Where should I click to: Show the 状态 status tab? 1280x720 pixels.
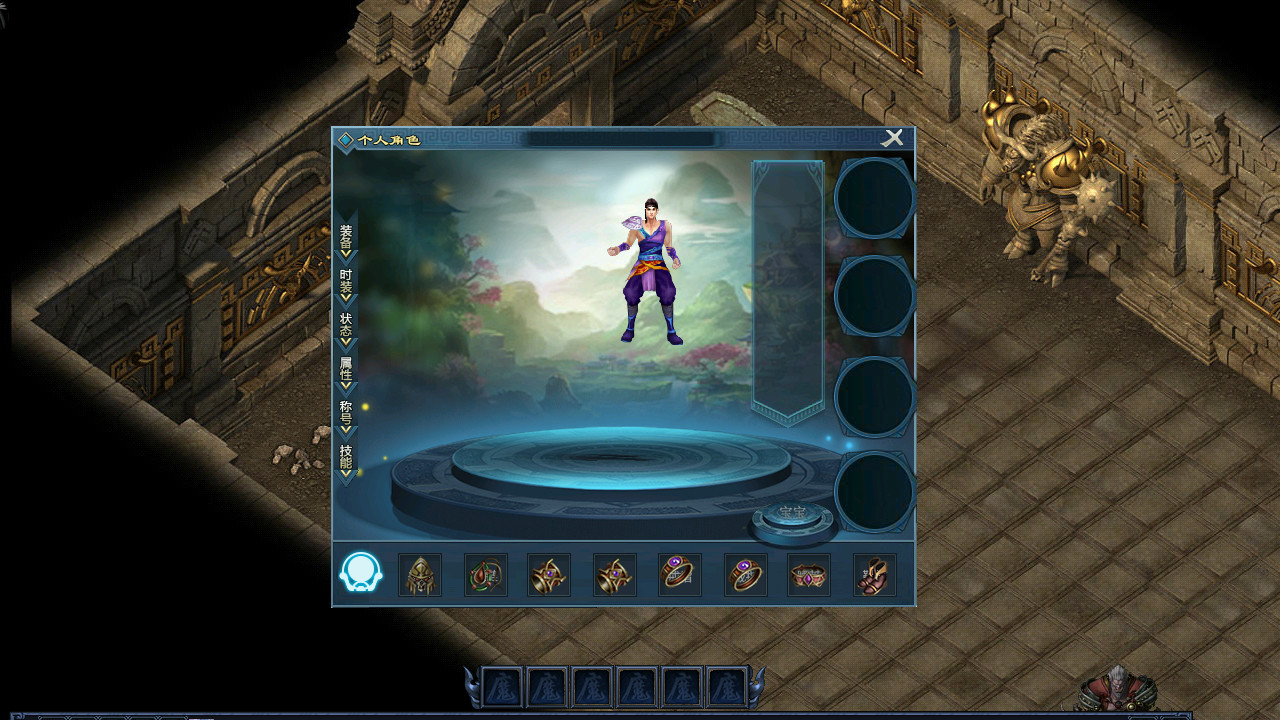point(346,326)
